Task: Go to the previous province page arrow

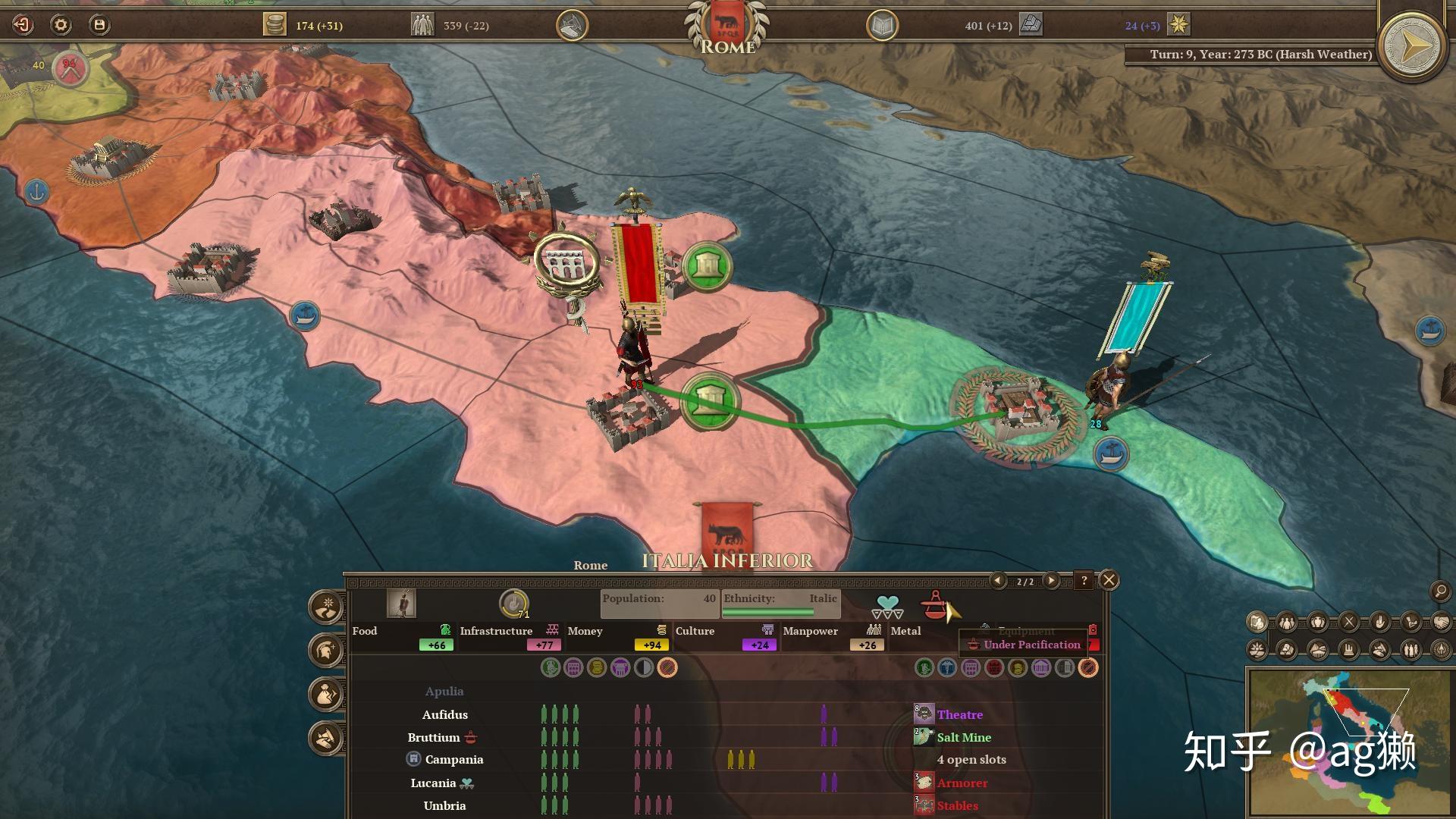Action: 998,581
